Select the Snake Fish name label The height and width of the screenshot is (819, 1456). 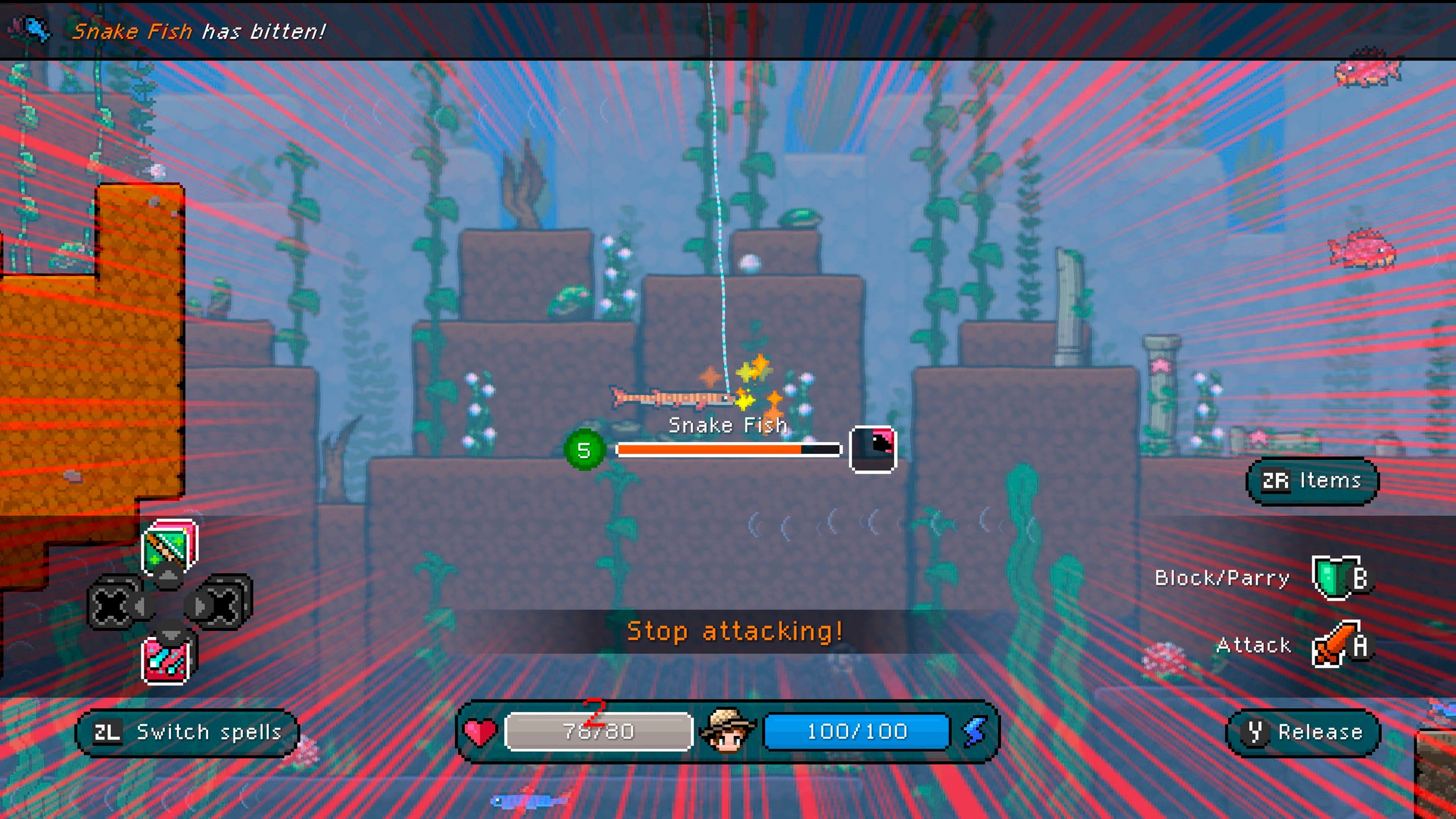[727, 425]
